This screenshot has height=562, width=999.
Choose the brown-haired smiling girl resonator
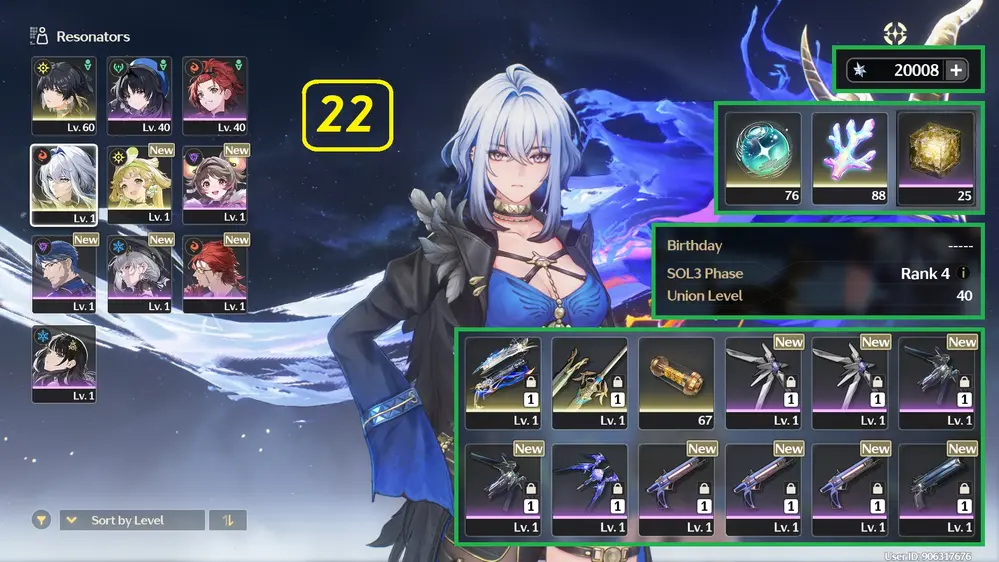click(x=214, y=184)
